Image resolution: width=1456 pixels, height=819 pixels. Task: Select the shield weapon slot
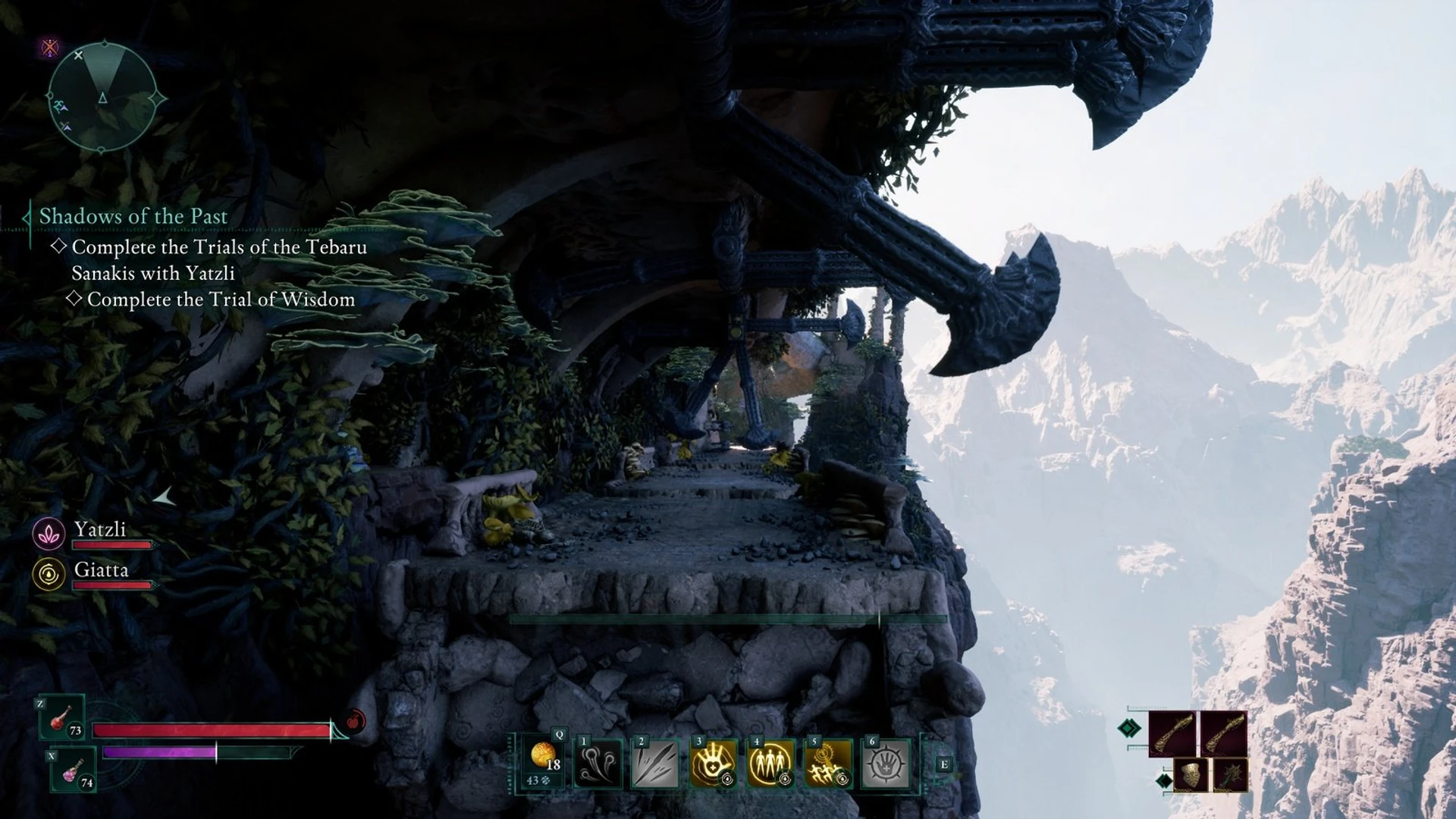[x=1190, y=776]
